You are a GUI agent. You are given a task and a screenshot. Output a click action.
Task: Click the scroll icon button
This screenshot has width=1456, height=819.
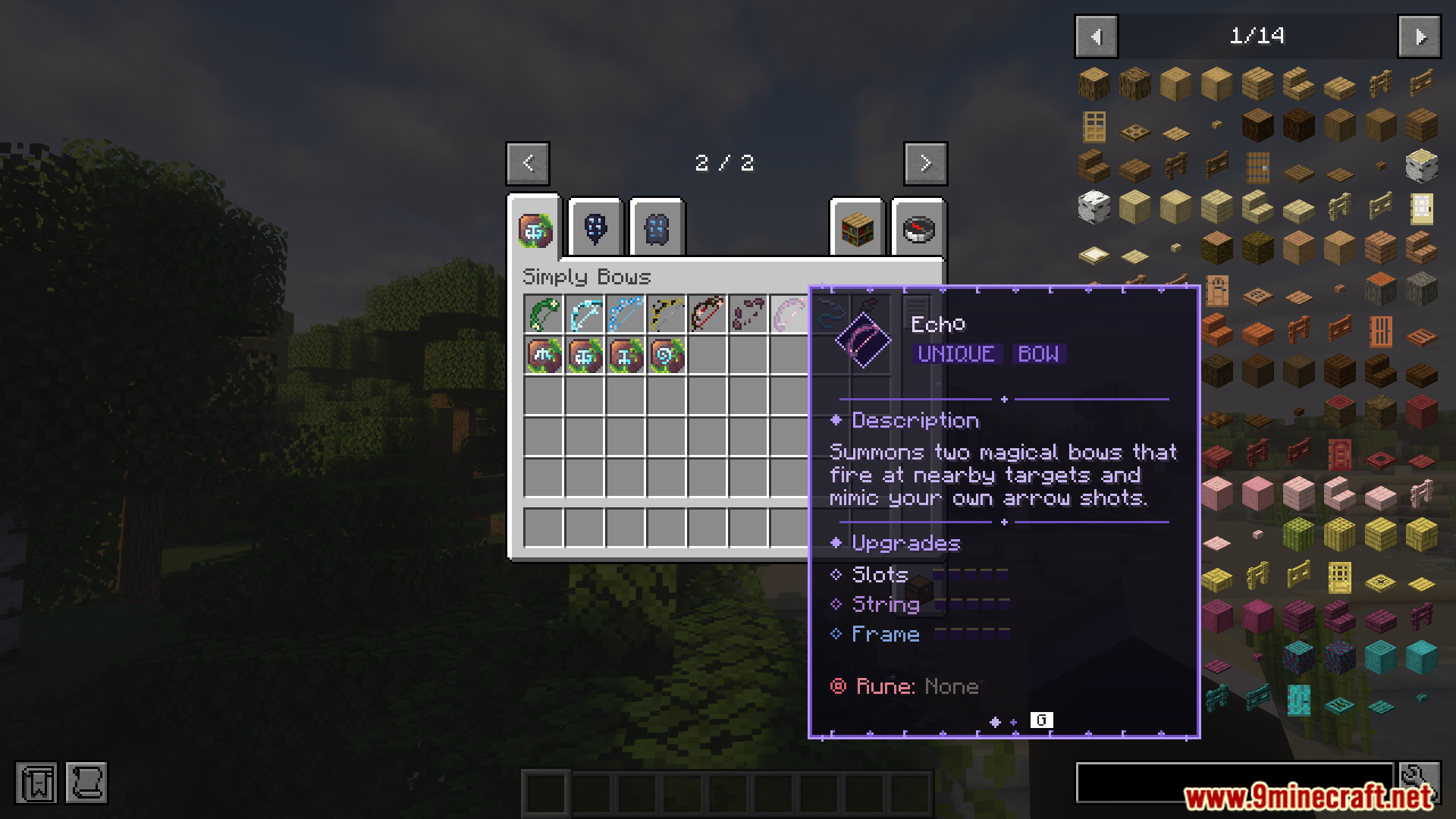[x=86, y=783]
